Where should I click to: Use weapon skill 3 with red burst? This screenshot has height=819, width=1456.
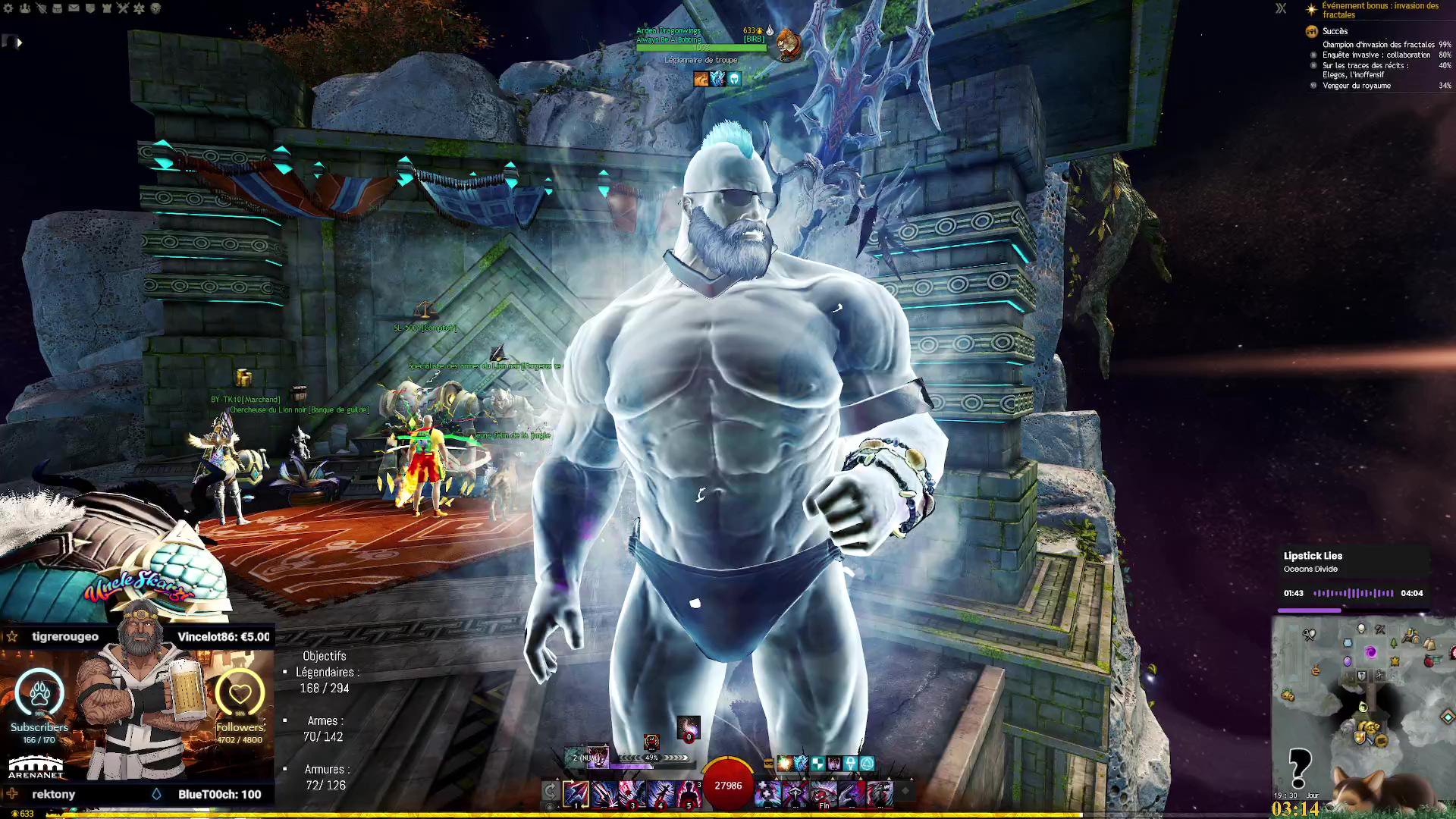coord(632,793)
